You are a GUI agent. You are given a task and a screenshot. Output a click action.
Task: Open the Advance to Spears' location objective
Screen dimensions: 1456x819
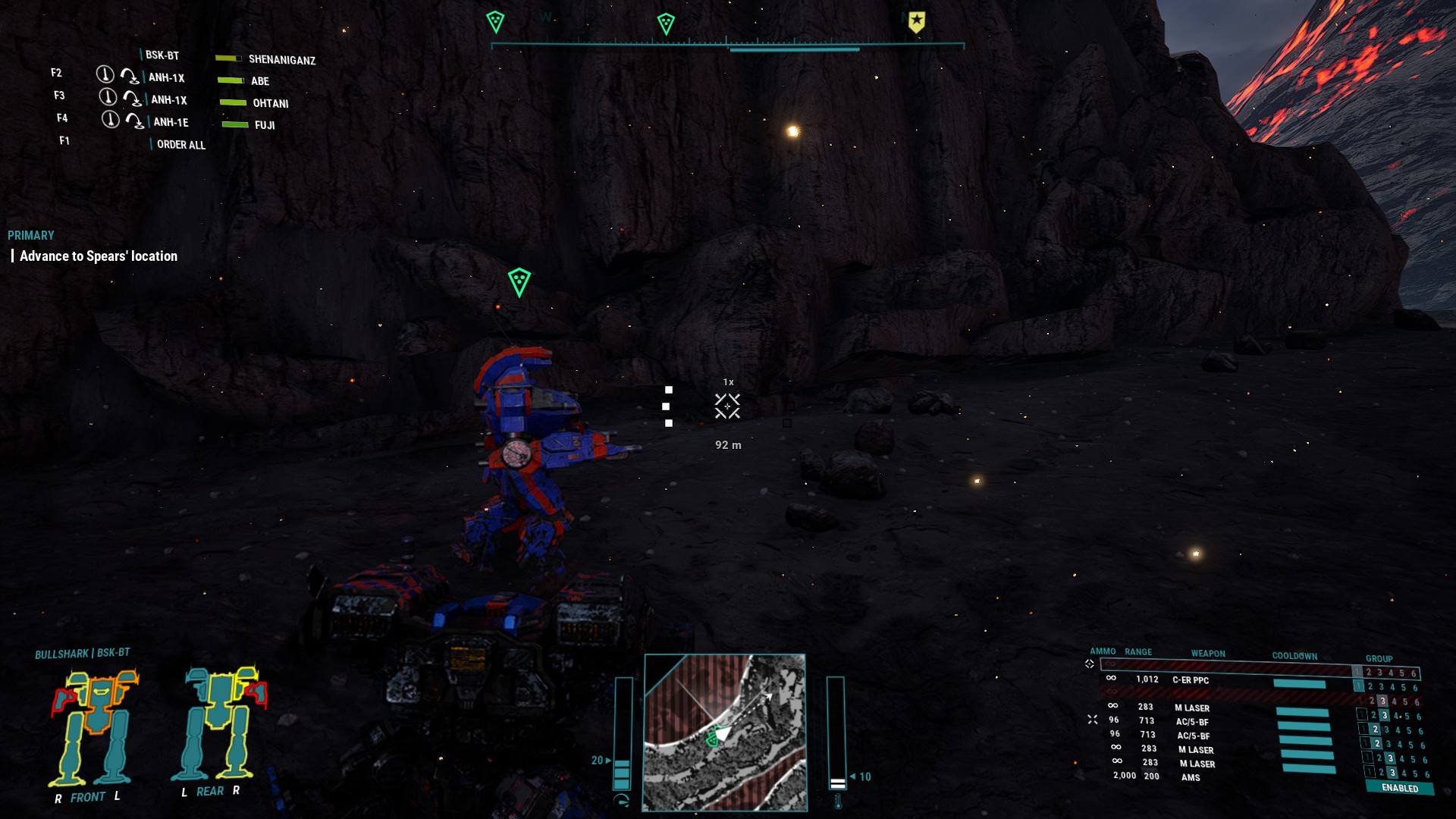(99, 256)
